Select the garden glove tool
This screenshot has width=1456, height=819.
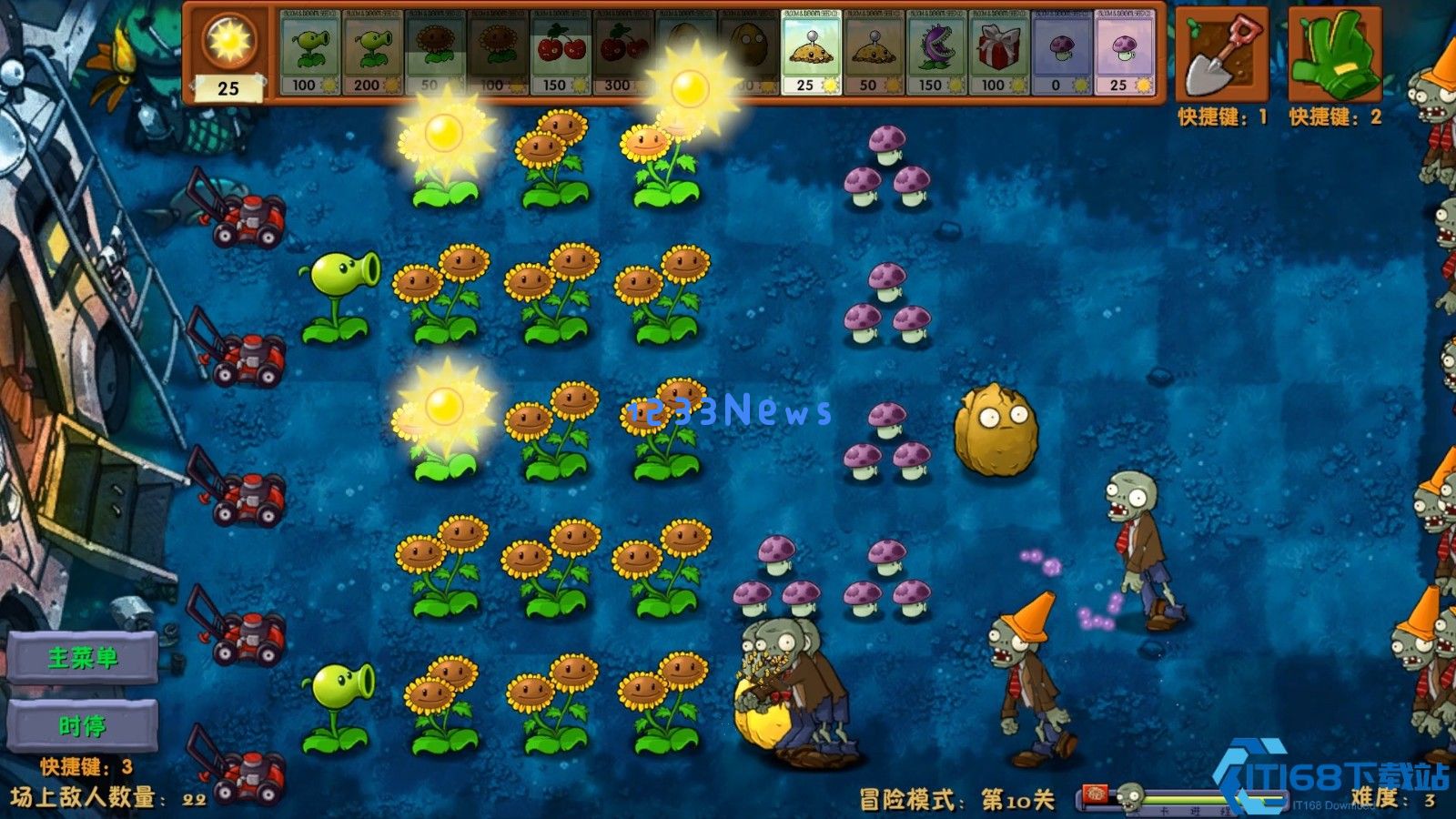1338,55
